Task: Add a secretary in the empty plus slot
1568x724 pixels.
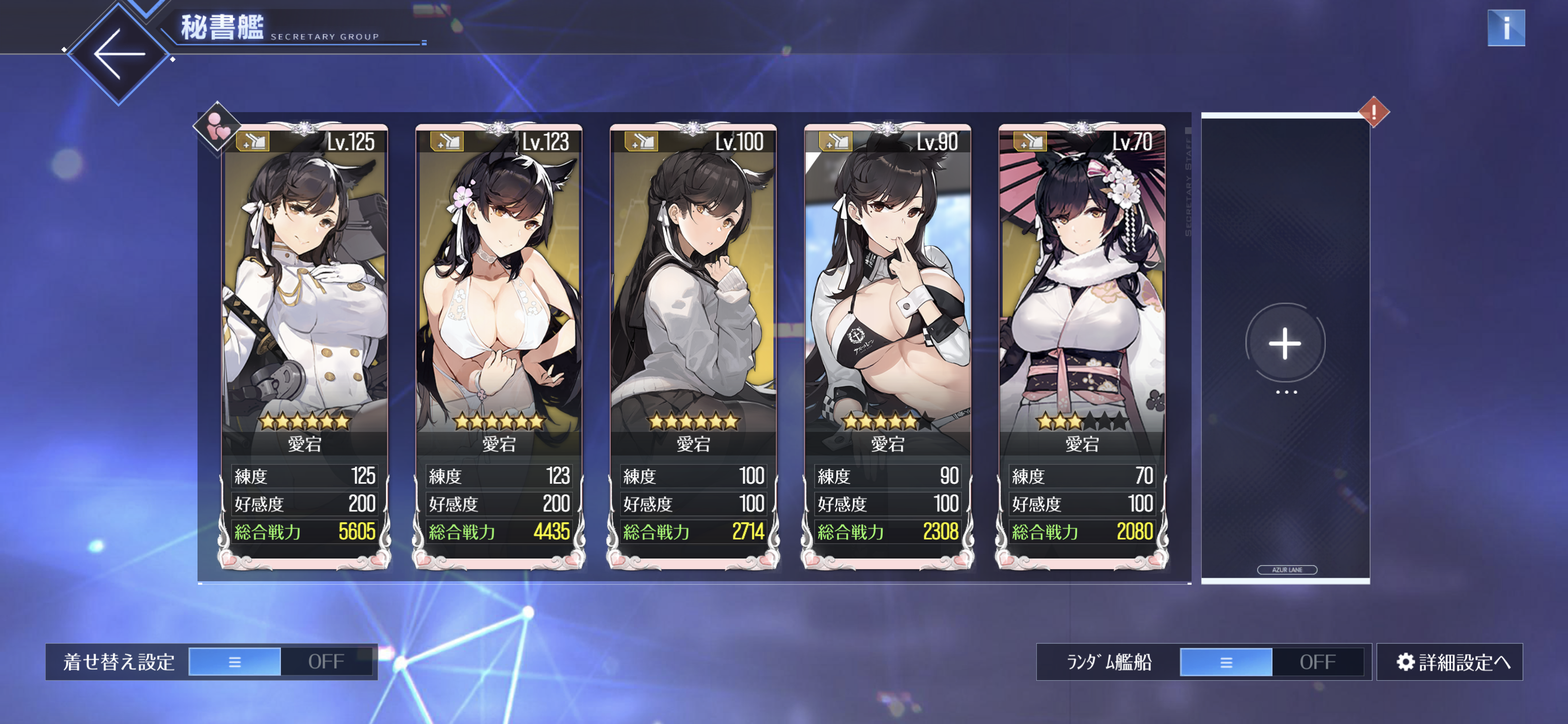Action: [1285, 343]
